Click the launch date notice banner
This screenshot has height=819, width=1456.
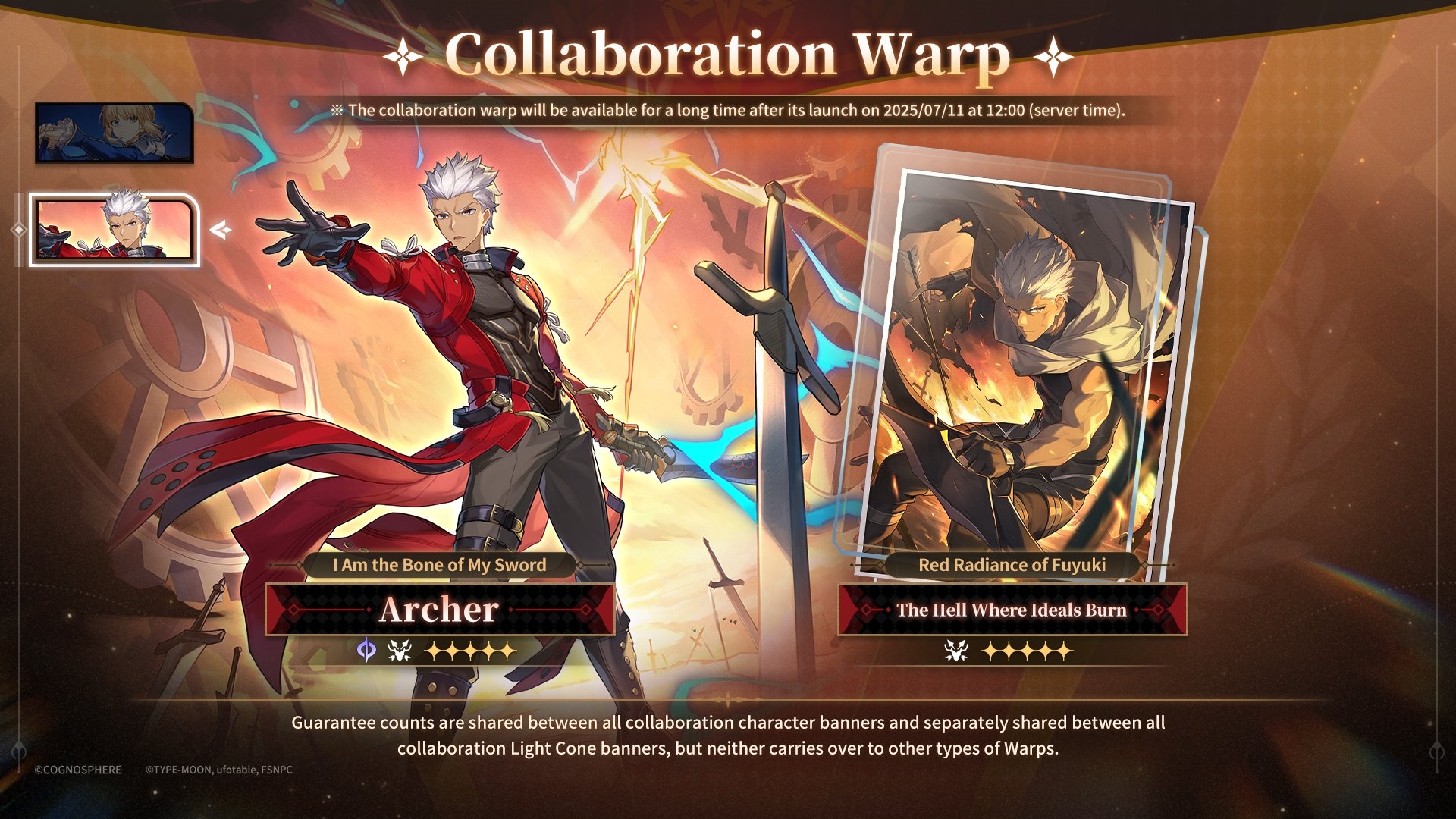pyautogui.click(x=728, y=111)
